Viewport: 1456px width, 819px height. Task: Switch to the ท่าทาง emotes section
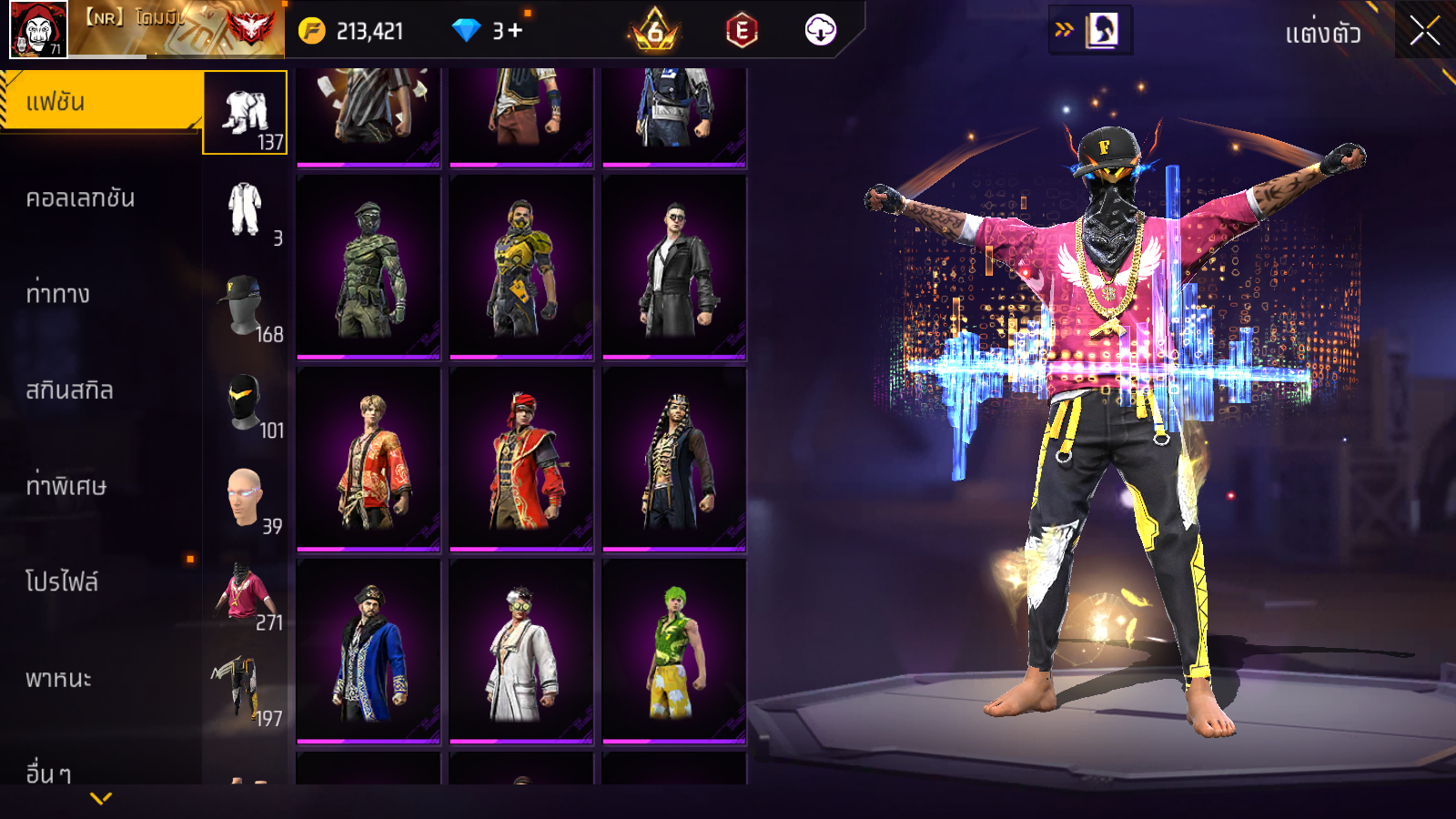coord(58,294)
